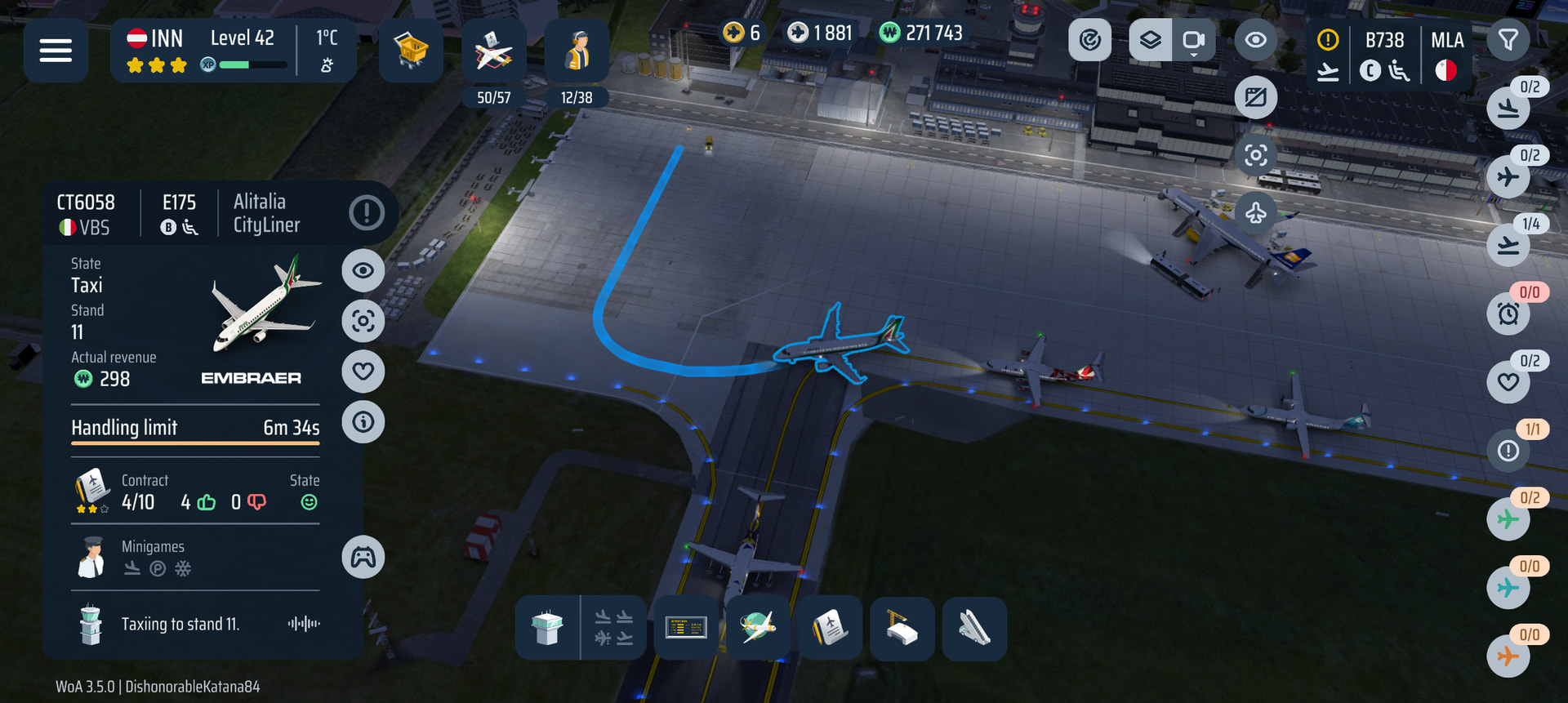The width and height of the screenshot is (1568, 703).
Task: Open the control tower button in bottom toolbar
Action: click(x=547, y=628)
